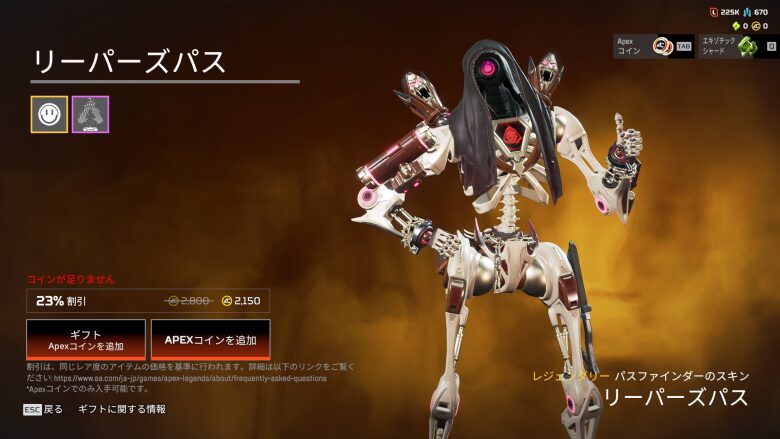Select the purple skin item thumbnail
780x439 pixels.
(90, 114)
